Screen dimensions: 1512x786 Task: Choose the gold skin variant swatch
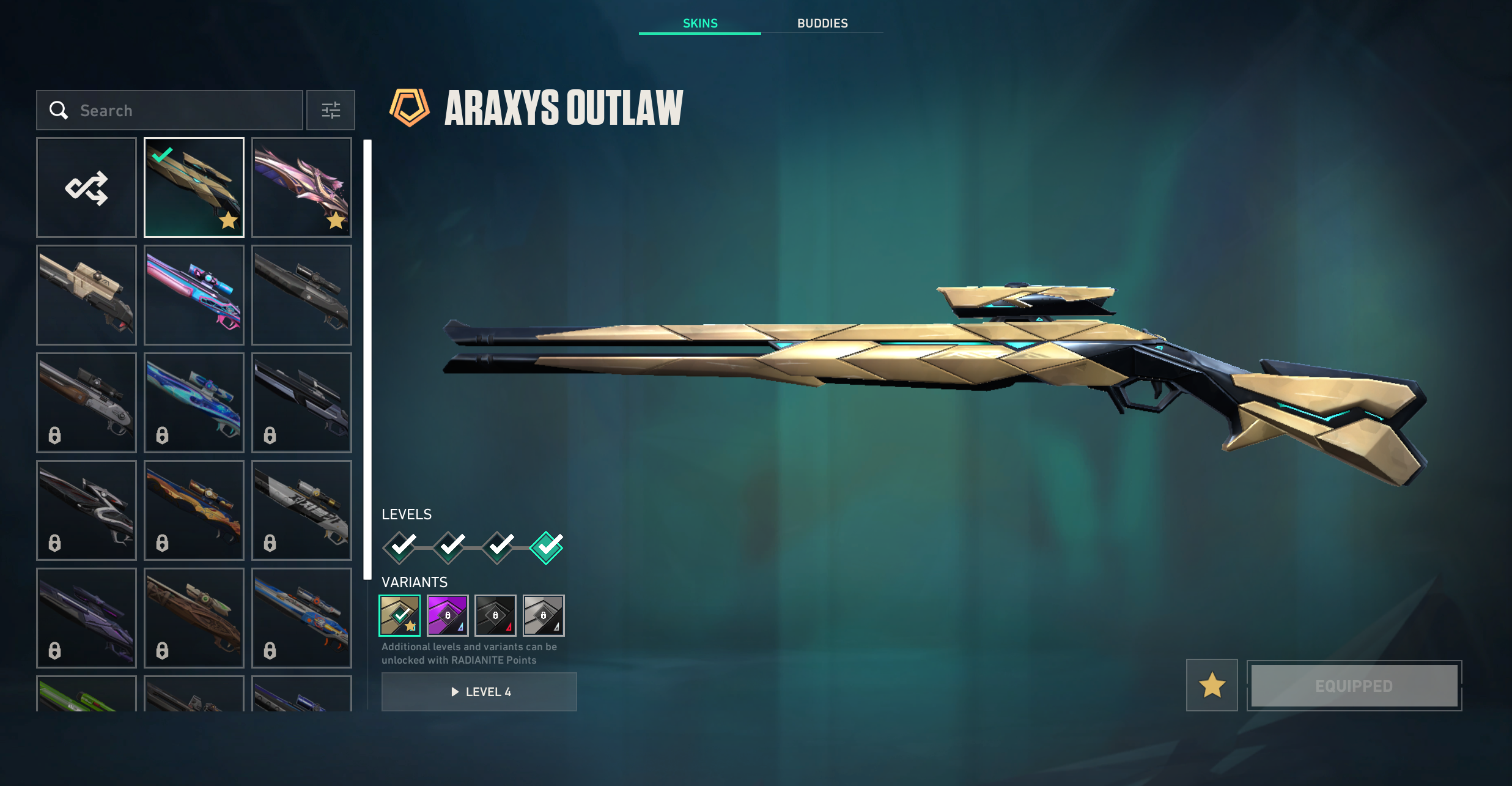pyautogui.click(x=400, y=615)
